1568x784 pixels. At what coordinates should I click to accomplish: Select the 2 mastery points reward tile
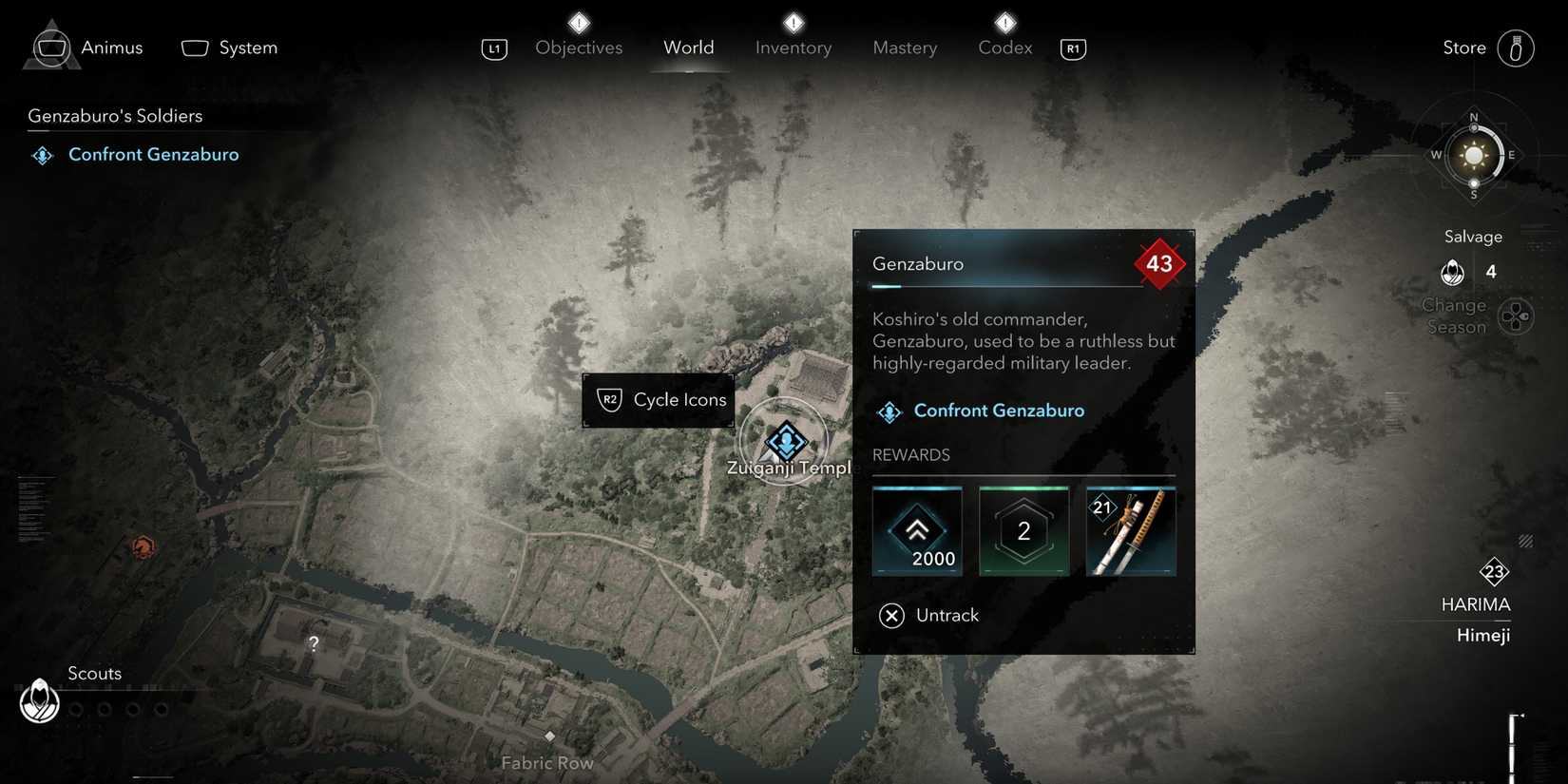1023,531
